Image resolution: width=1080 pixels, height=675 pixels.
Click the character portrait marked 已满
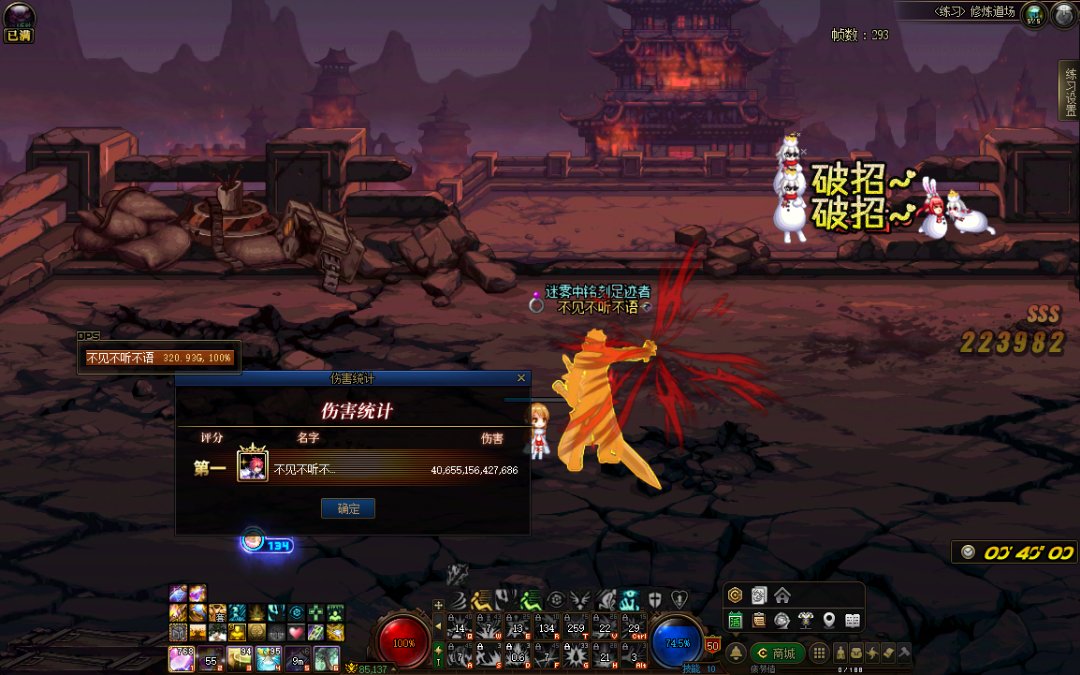[18, 17]
